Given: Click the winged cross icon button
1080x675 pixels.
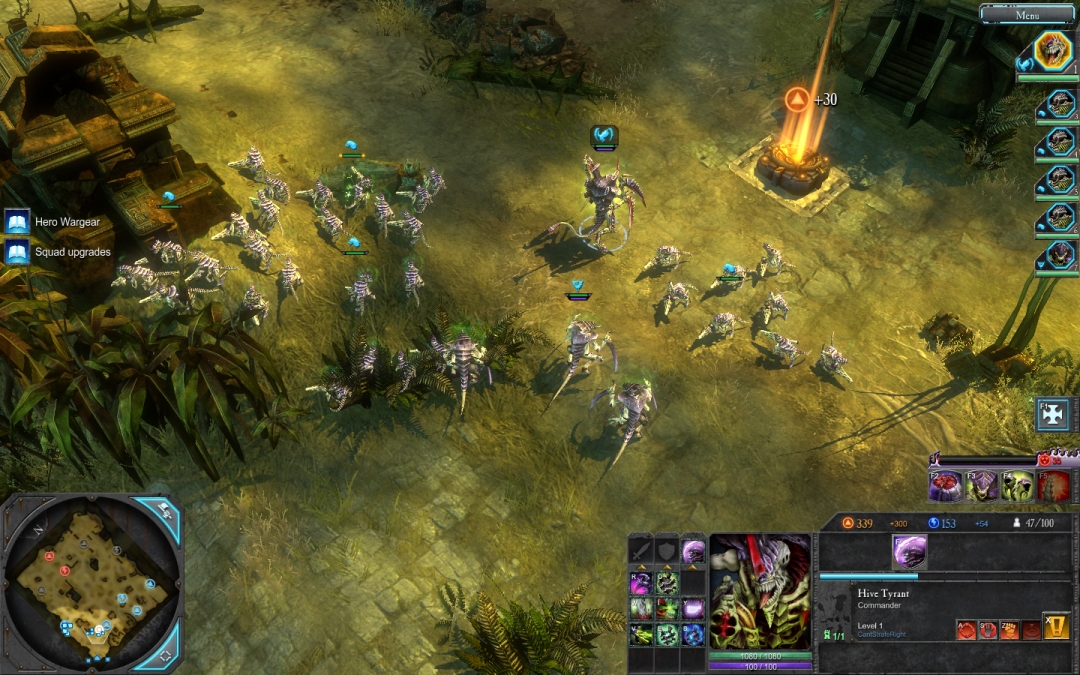Looking at the screenshot, I should (x=1055, y=414).
